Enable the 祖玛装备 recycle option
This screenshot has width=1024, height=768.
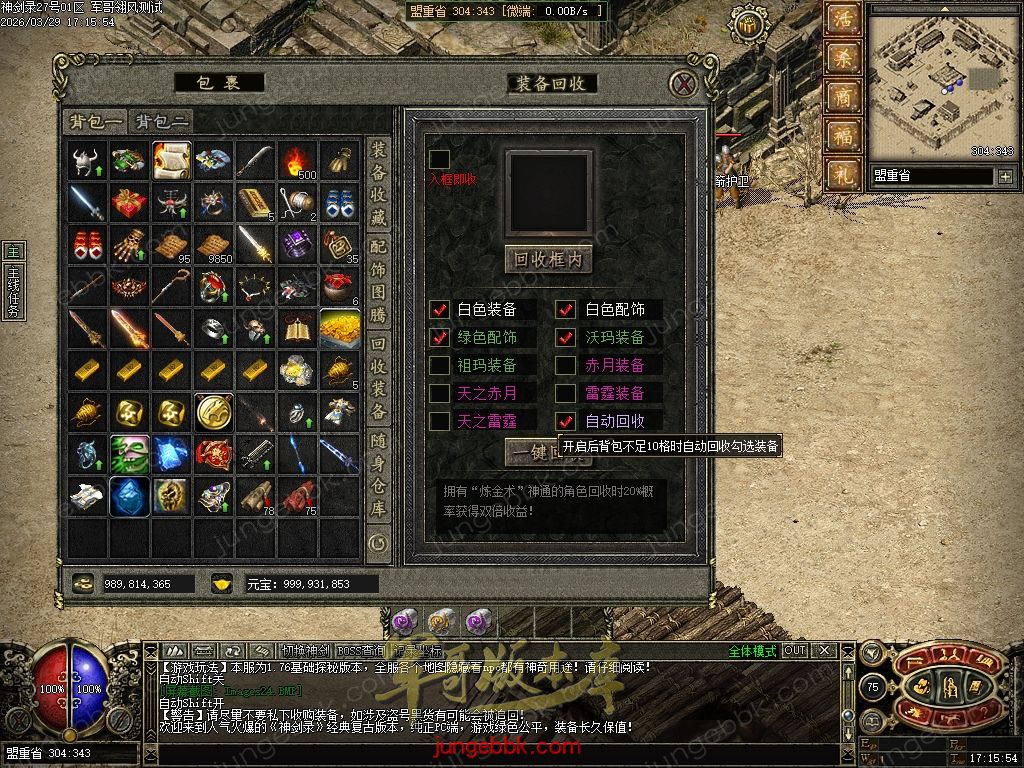coord(439,366)
